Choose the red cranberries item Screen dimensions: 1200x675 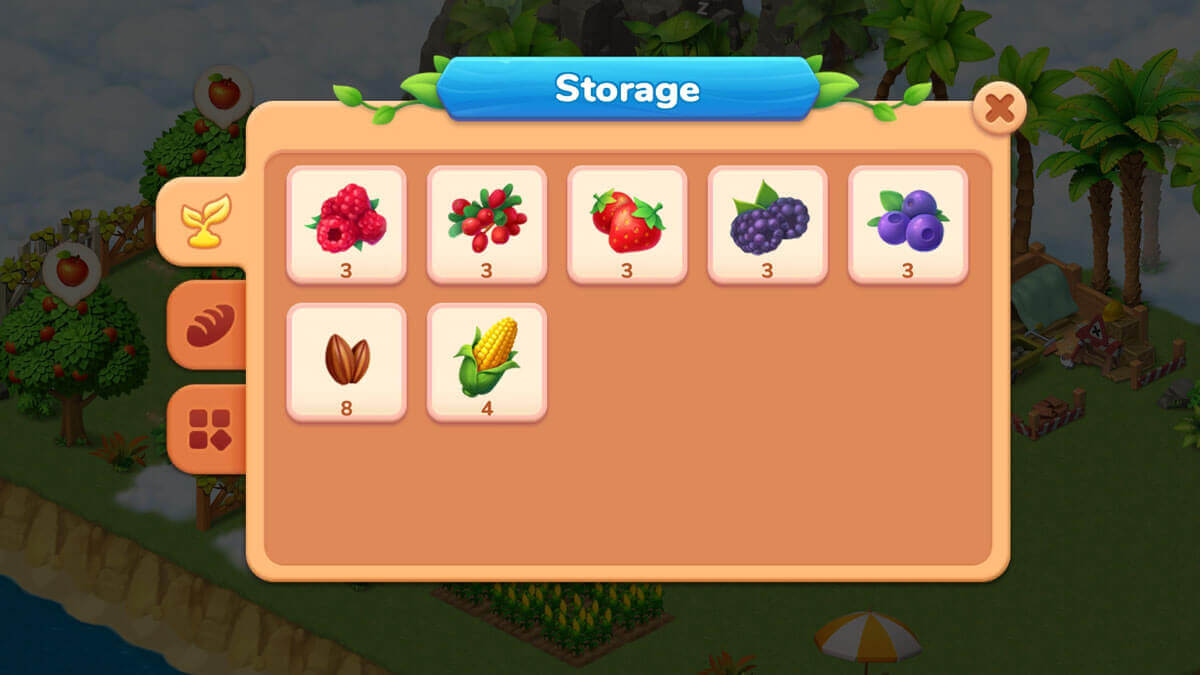(487, 224)
